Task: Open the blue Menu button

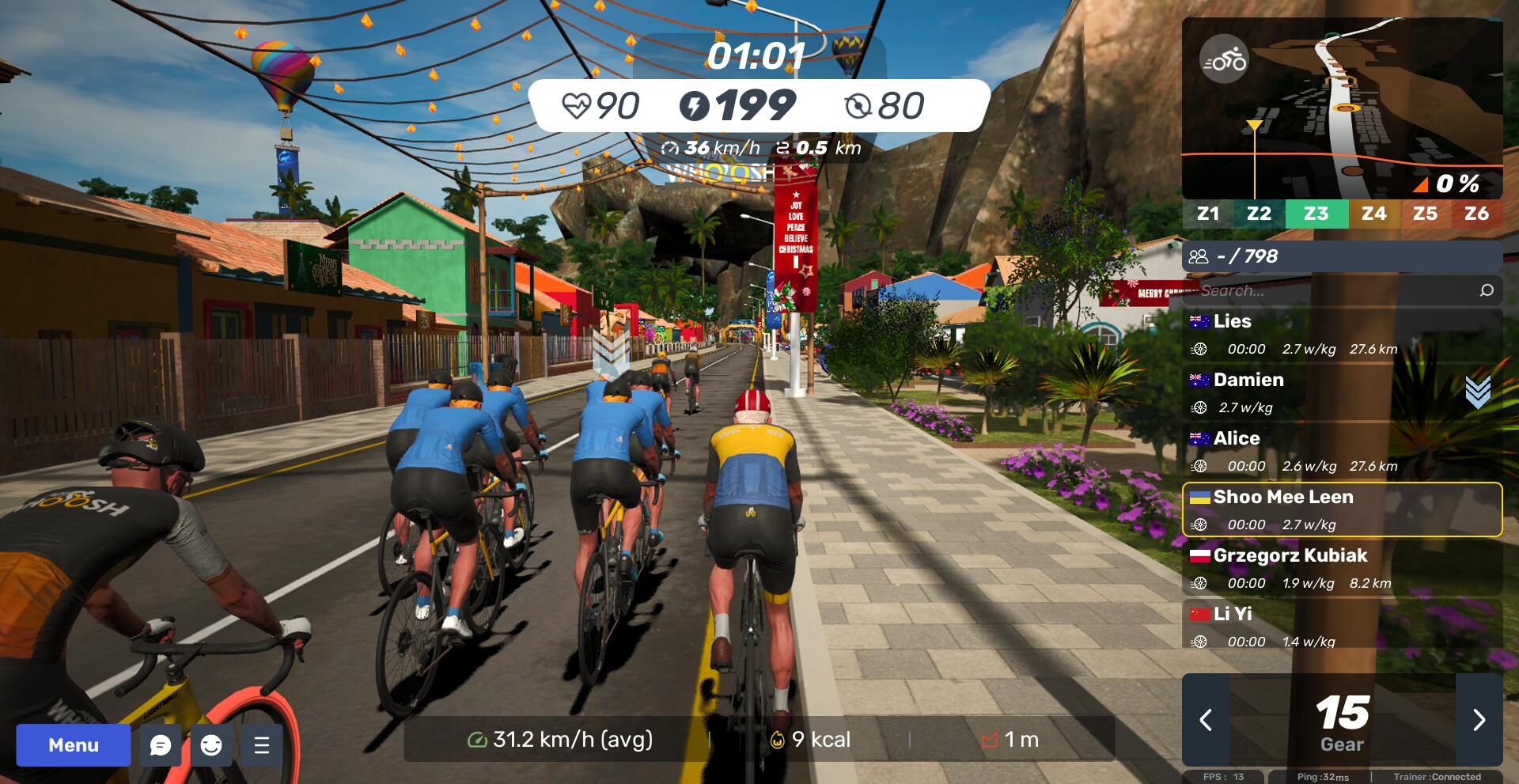Action: tap(73, 745)
